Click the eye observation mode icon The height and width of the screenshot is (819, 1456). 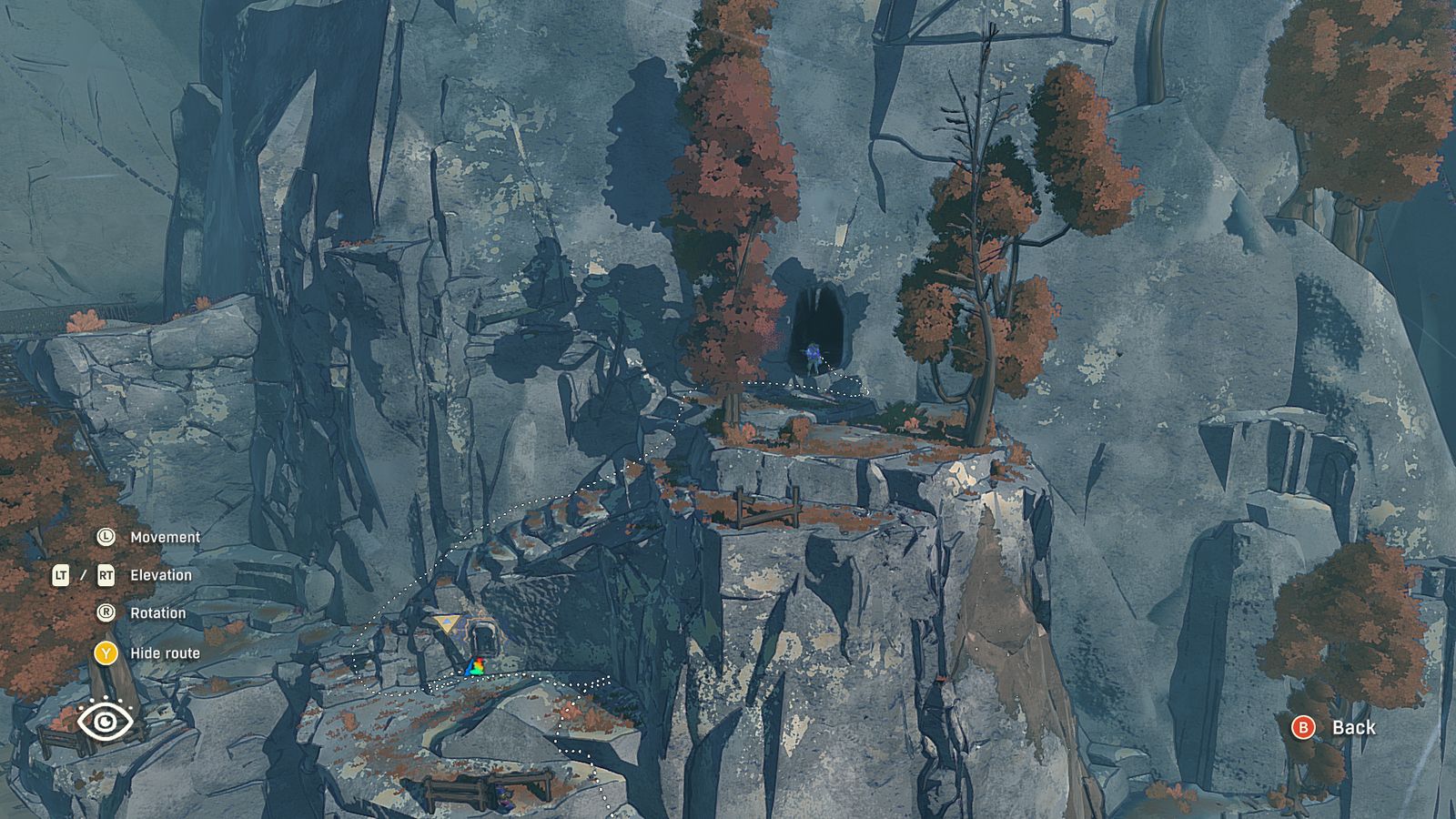(106, 721)
